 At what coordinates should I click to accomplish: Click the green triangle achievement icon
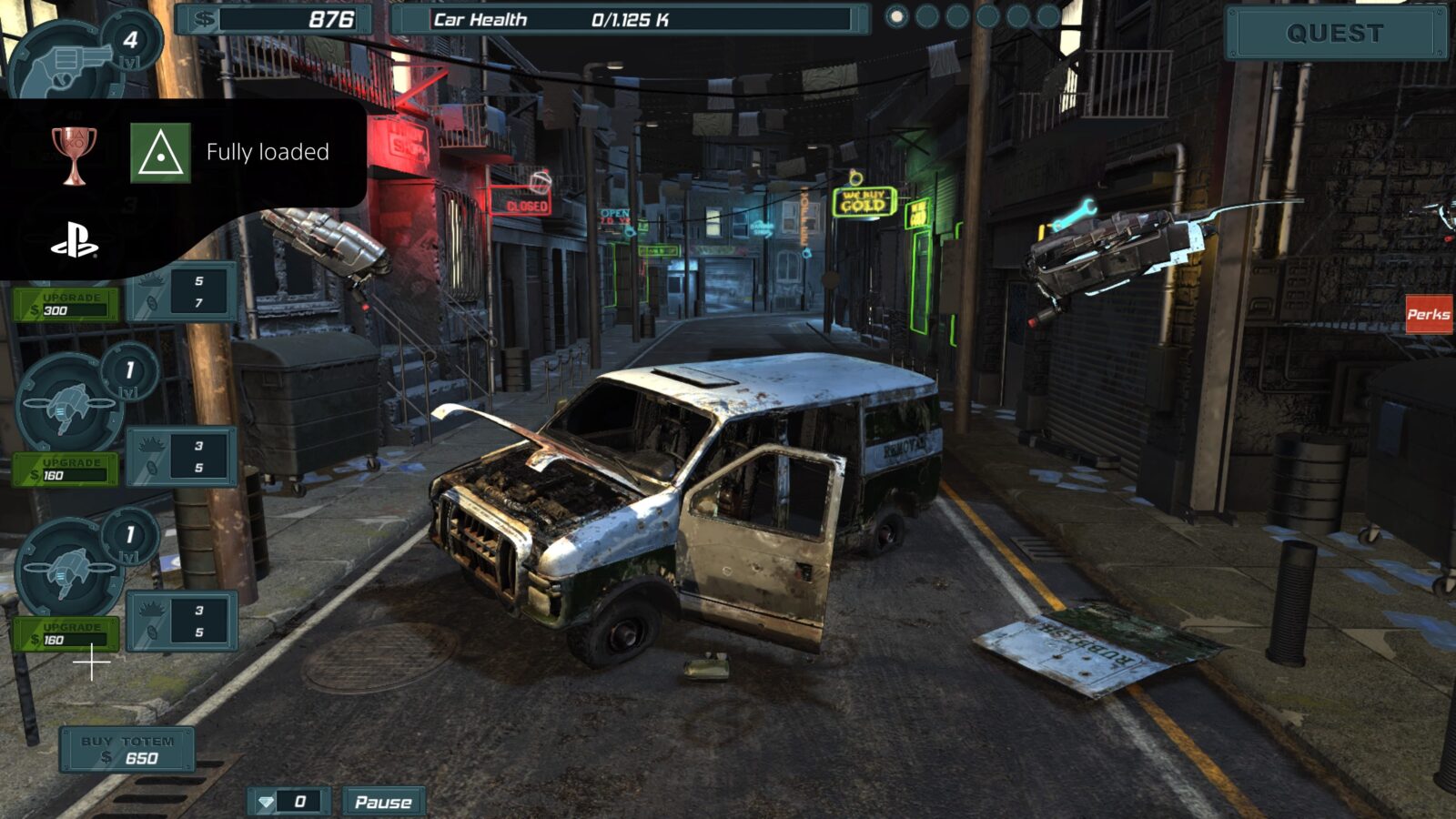coord(160,153)
